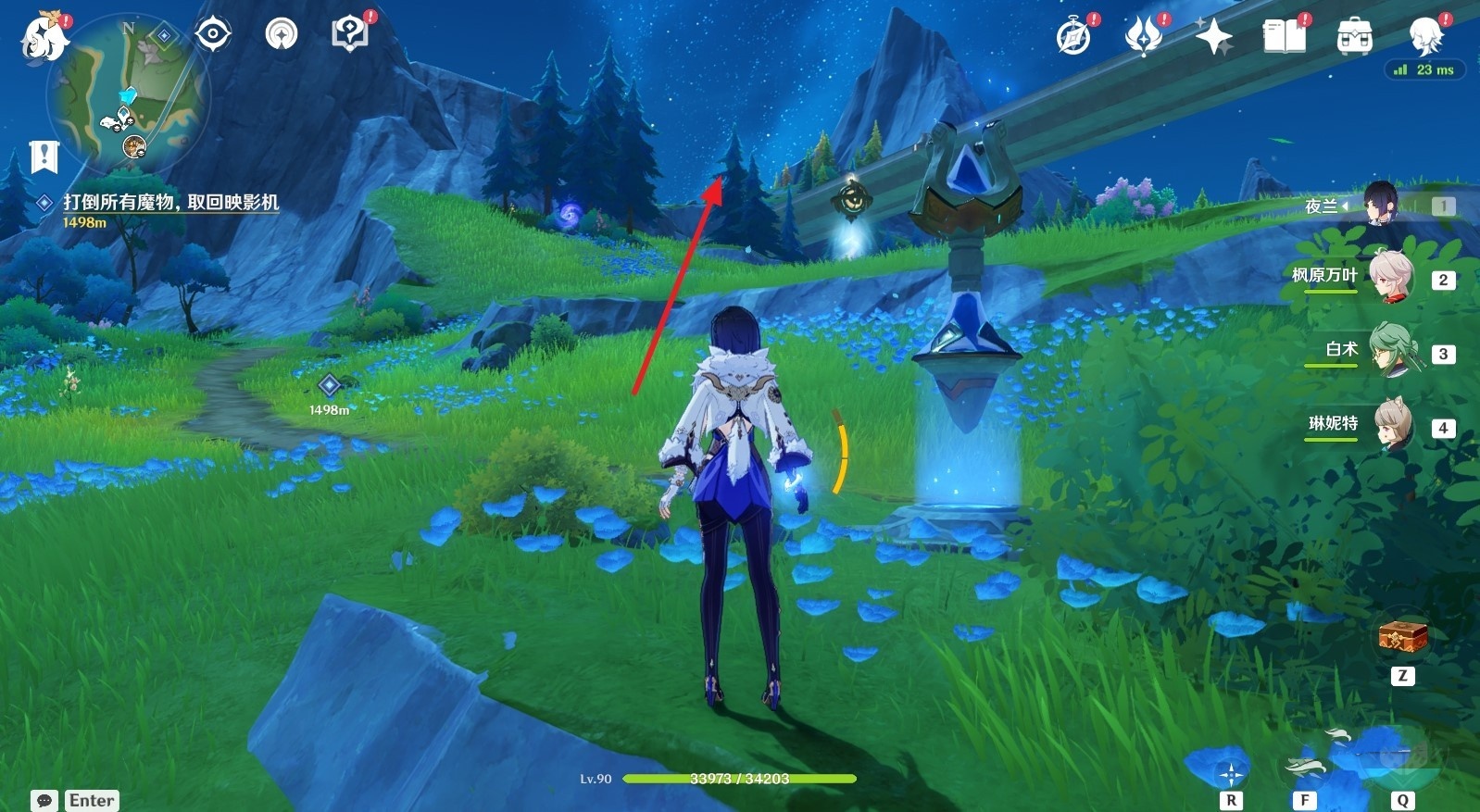Use the treasure chest gadget icon
The image size is (1480, 812).
point(1402,637)
